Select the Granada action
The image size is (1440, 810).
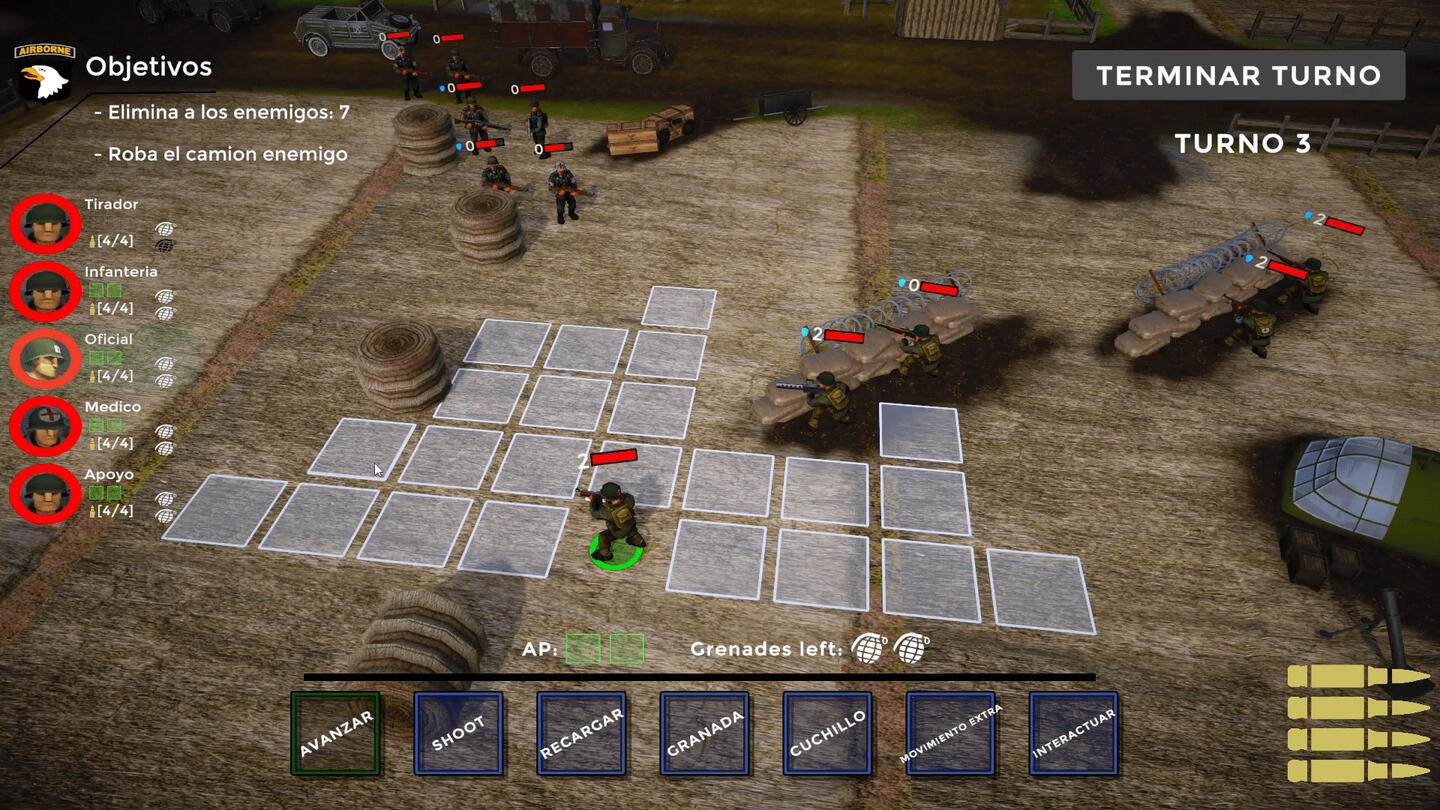(705, 733)
